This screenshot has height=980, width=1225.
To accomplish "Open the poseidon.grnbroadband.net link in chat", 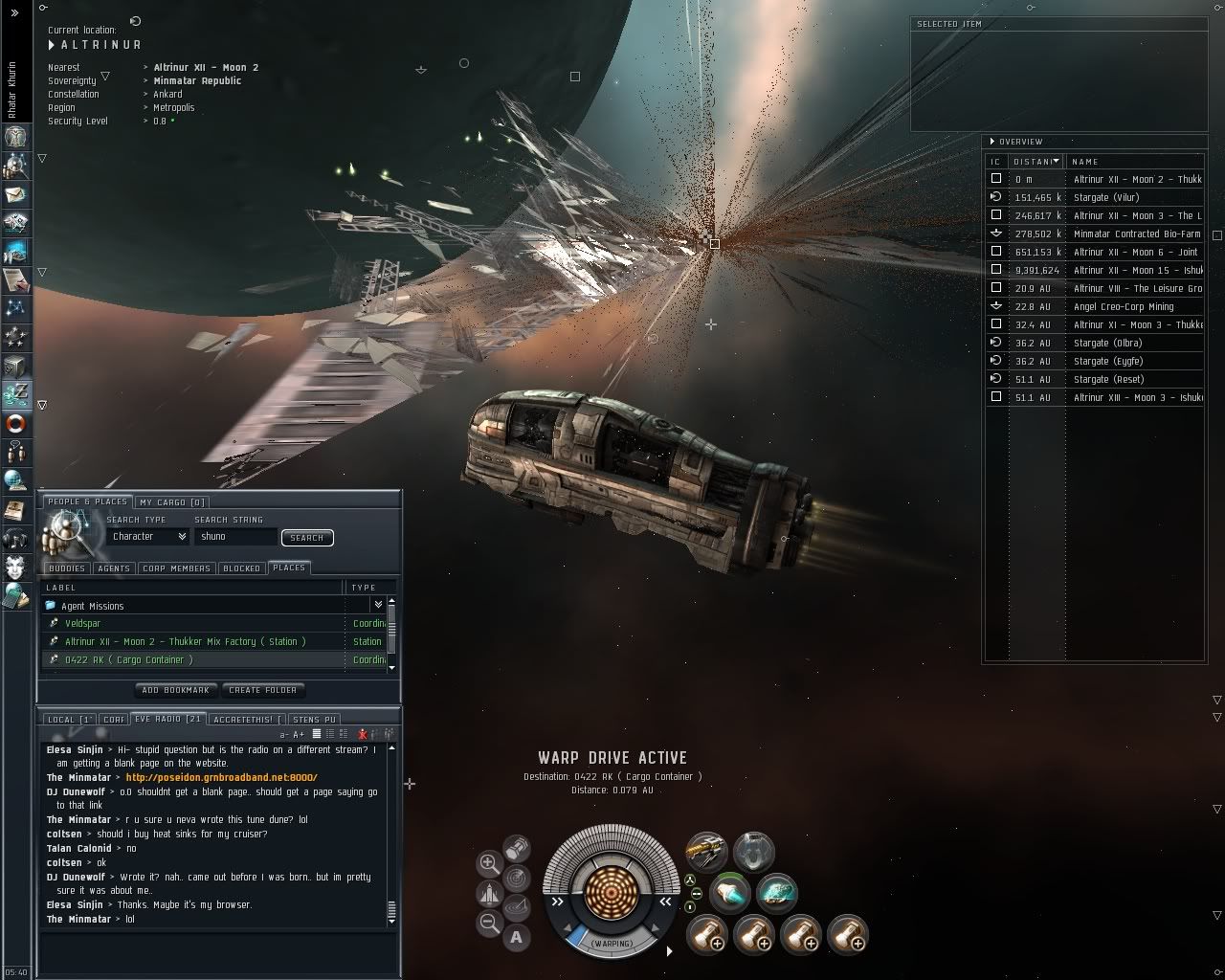I will click(221, 778).
